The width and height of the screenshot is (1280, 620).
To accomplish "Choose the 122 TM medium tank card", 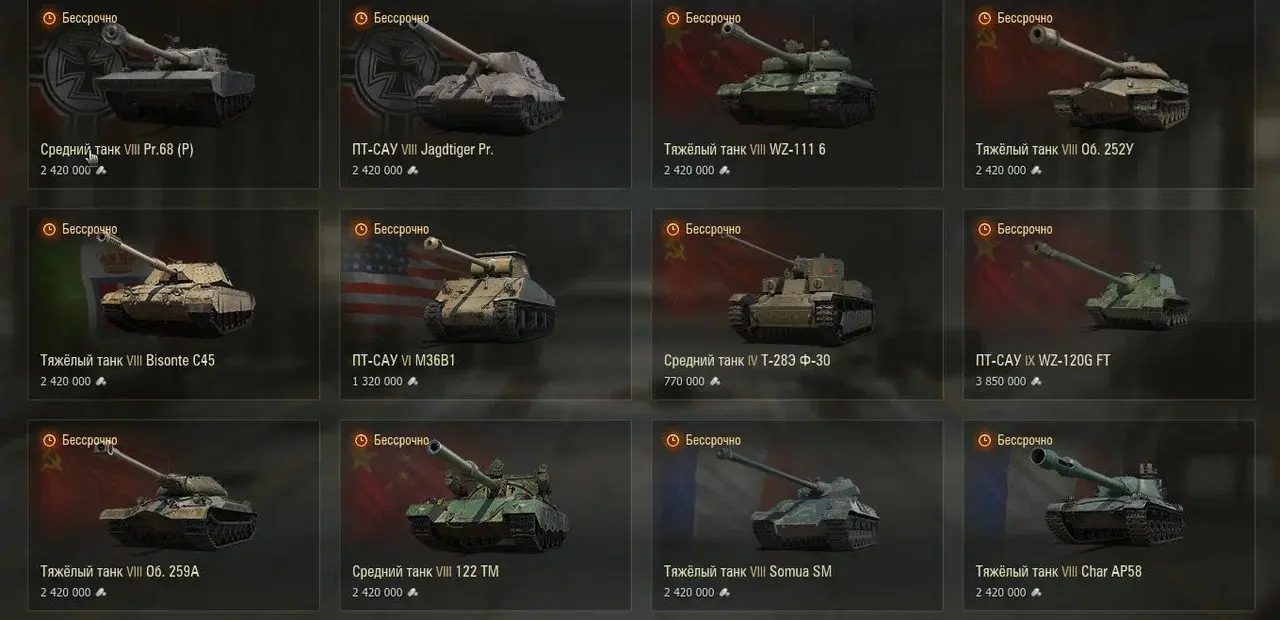I will 486,515.
